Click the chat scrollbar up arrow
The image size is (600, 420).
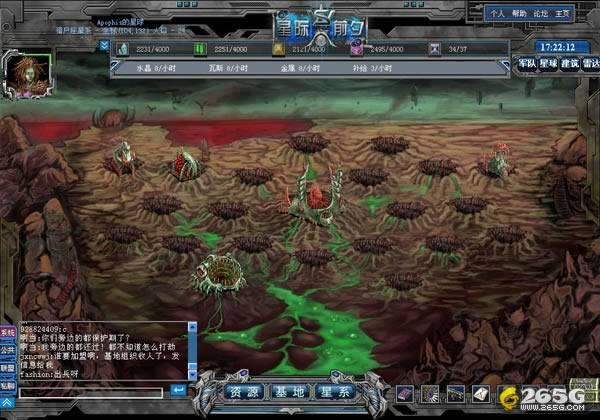(x=192, y=327)
